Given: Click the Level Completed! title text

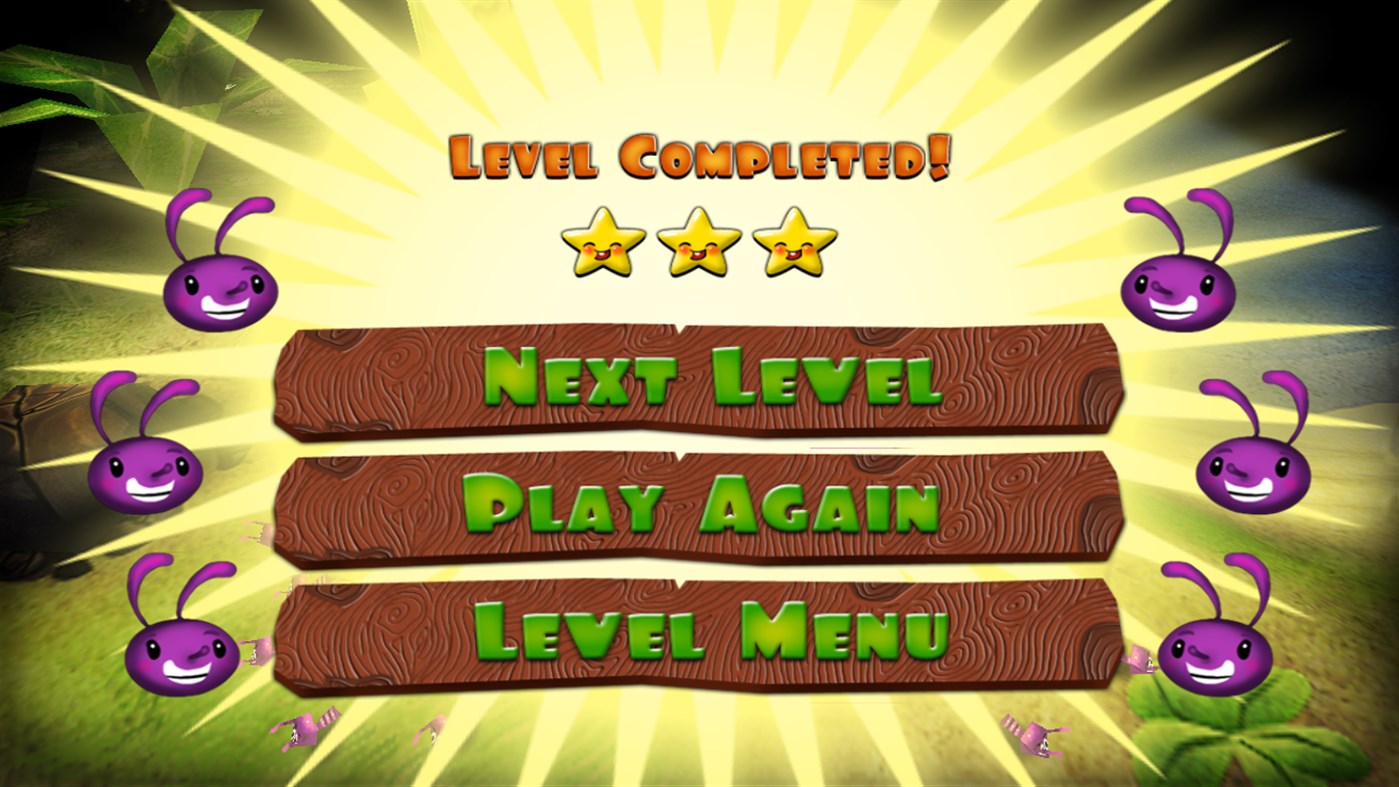Looking at the screenshot, I should click(700, 155).
